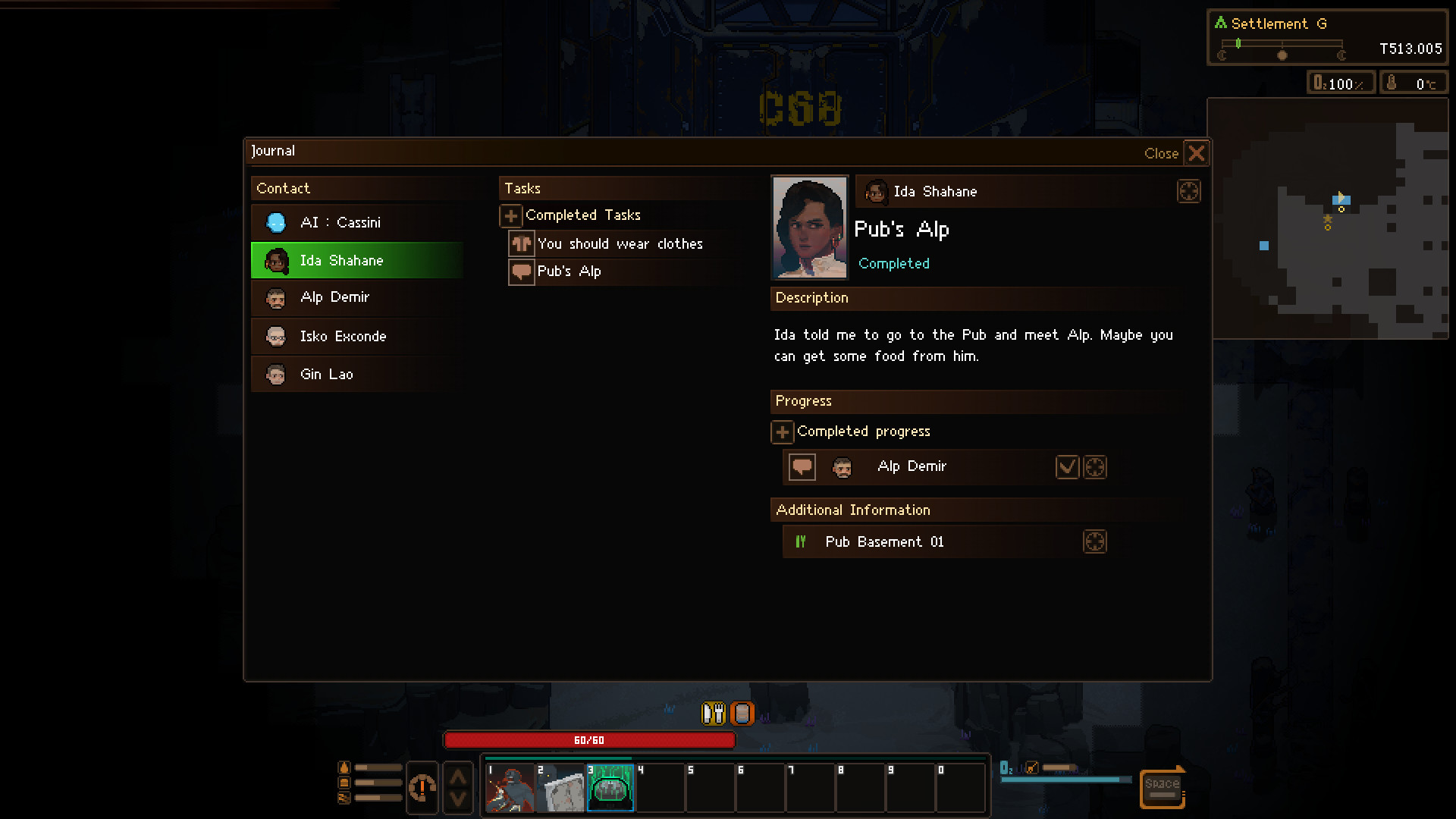Screen dimensions: 1456x819
Task: Close the Journal with the Close button
Action: pyautogui.click(x=1161, y=153)
